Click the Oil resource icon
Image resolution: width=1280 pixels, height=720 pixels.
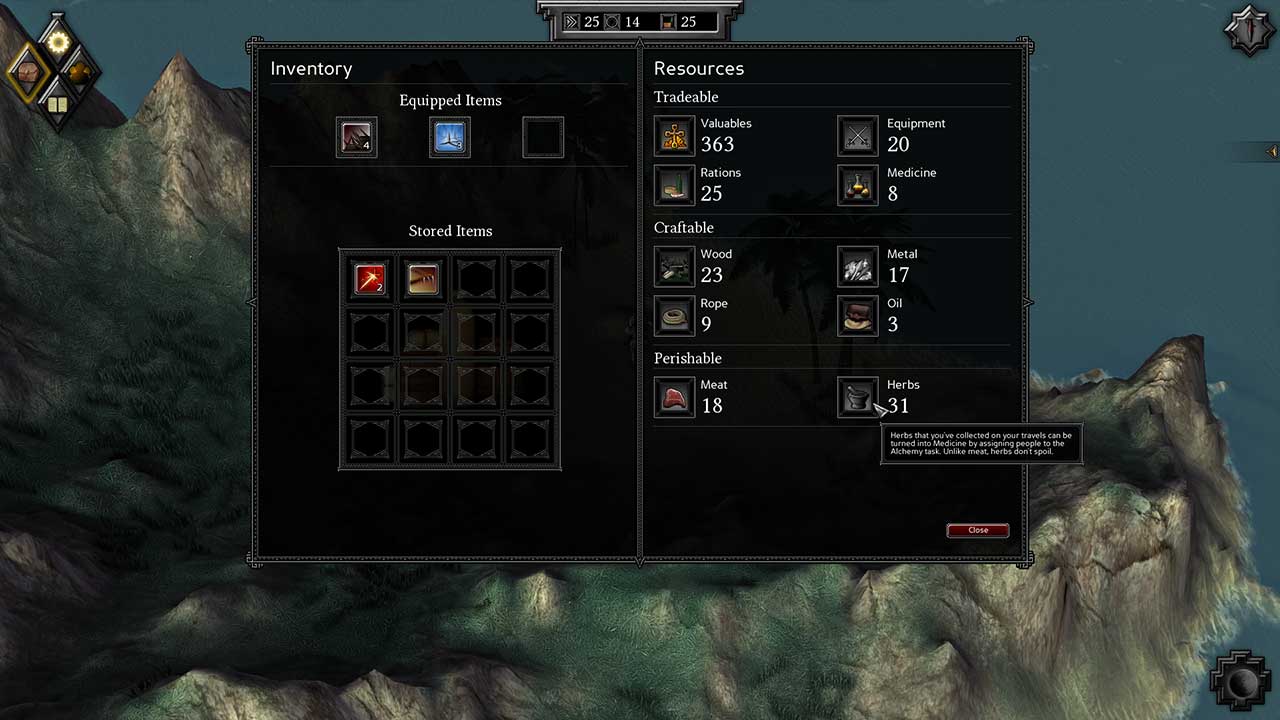point(857,316)
